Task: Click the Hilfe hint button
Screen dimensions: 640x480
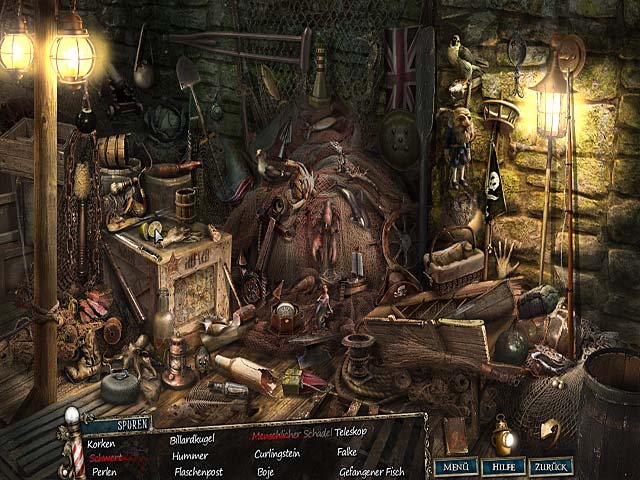Action: (503, 466)
